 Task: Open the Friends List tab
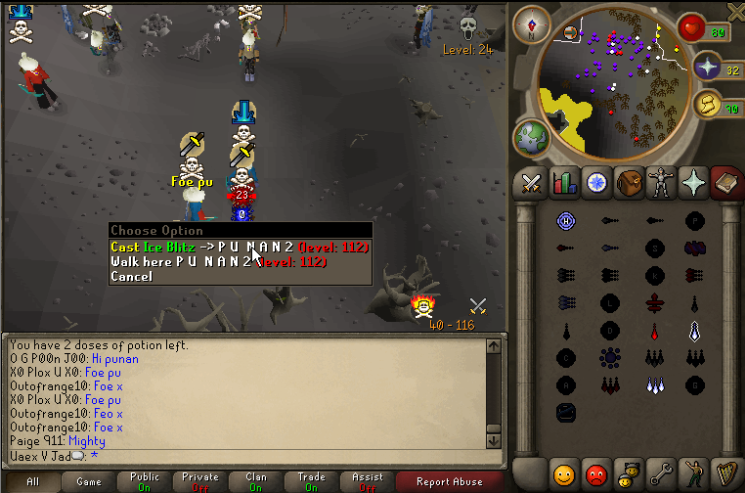pyautogui.click(x=564, y=471)
